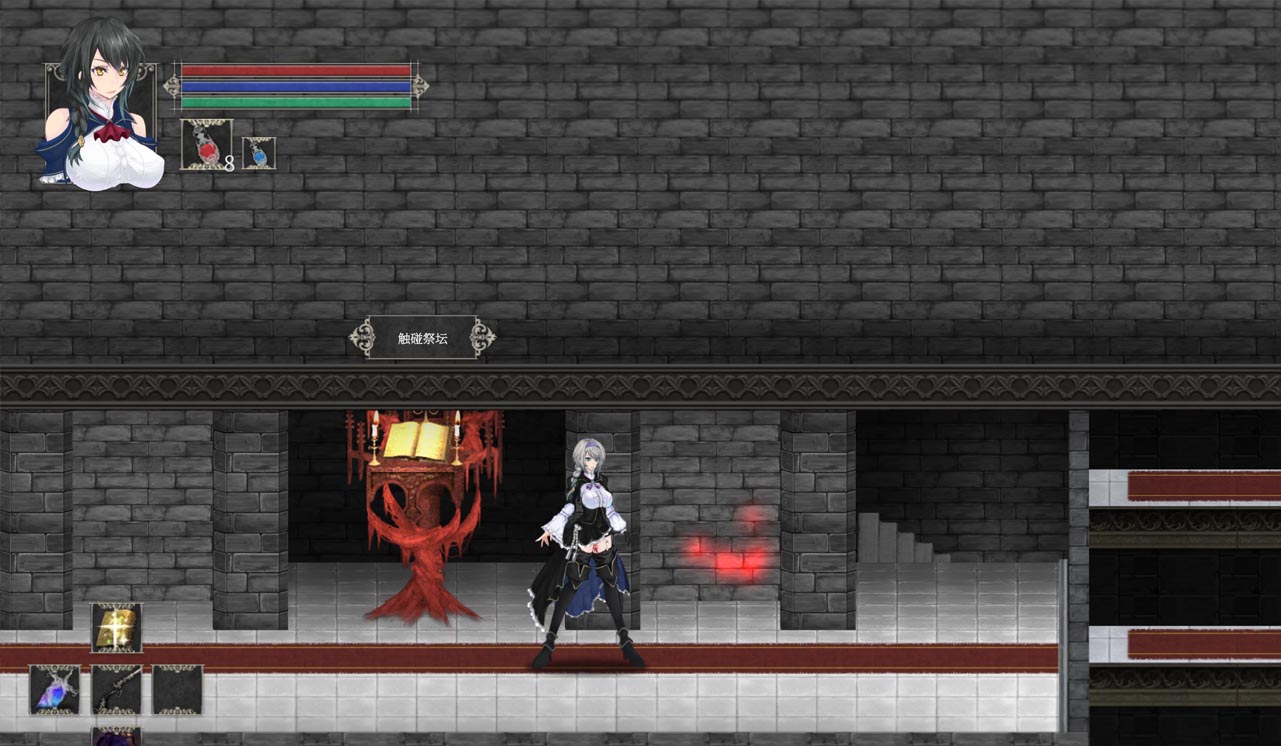Select the empty equipment slot
The width and height of the screenshot is (1281, 746).
pos(177,689)
